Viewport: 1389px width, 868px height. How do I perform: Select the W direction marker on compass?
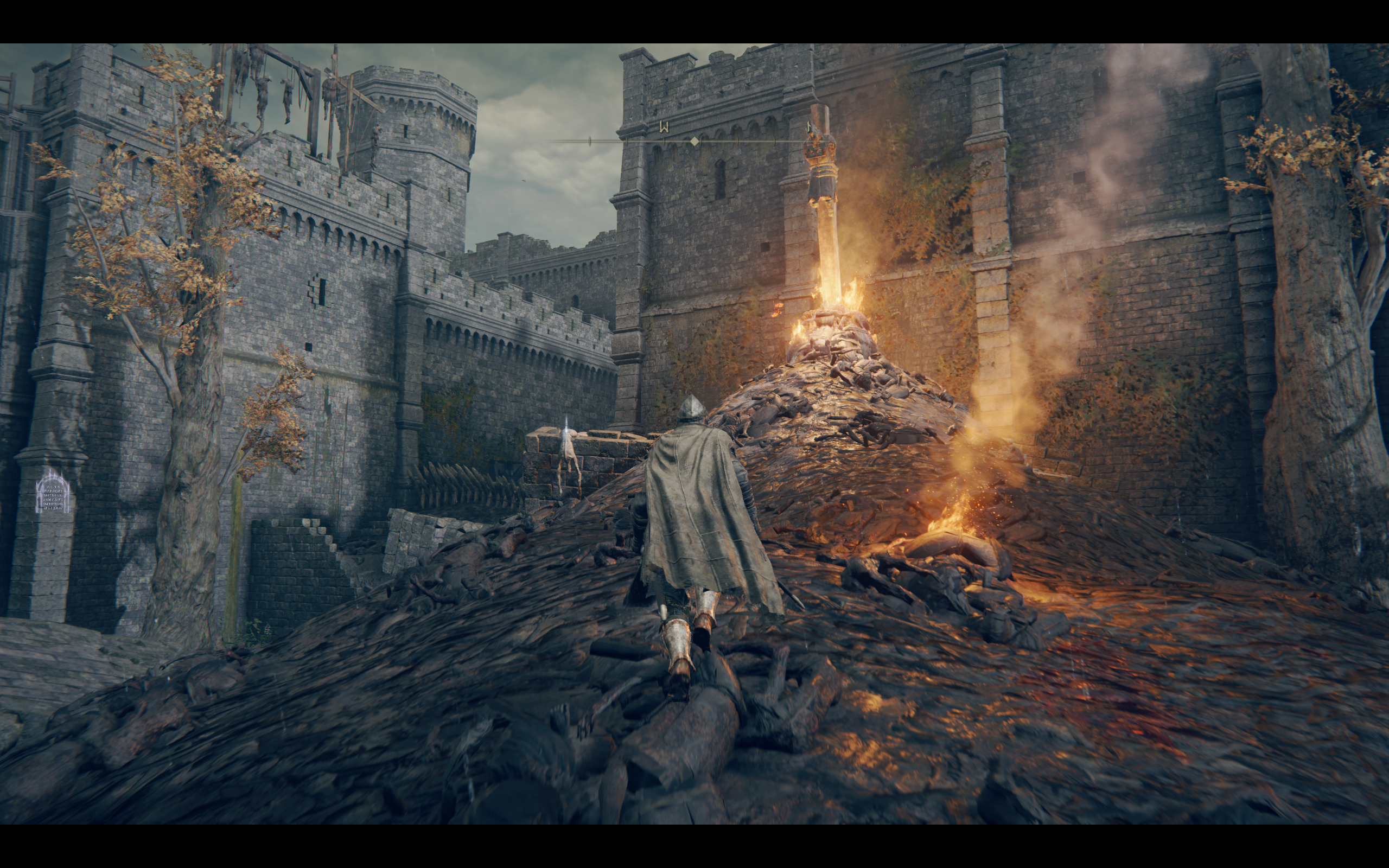click(665, 127)
